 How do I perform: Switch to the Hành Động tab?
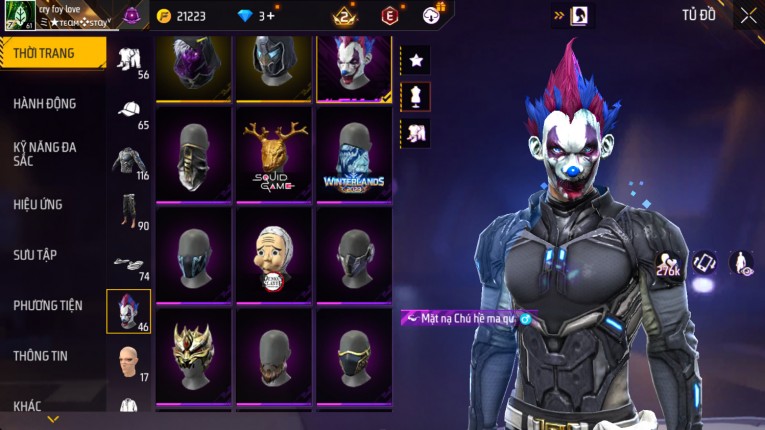45,103
